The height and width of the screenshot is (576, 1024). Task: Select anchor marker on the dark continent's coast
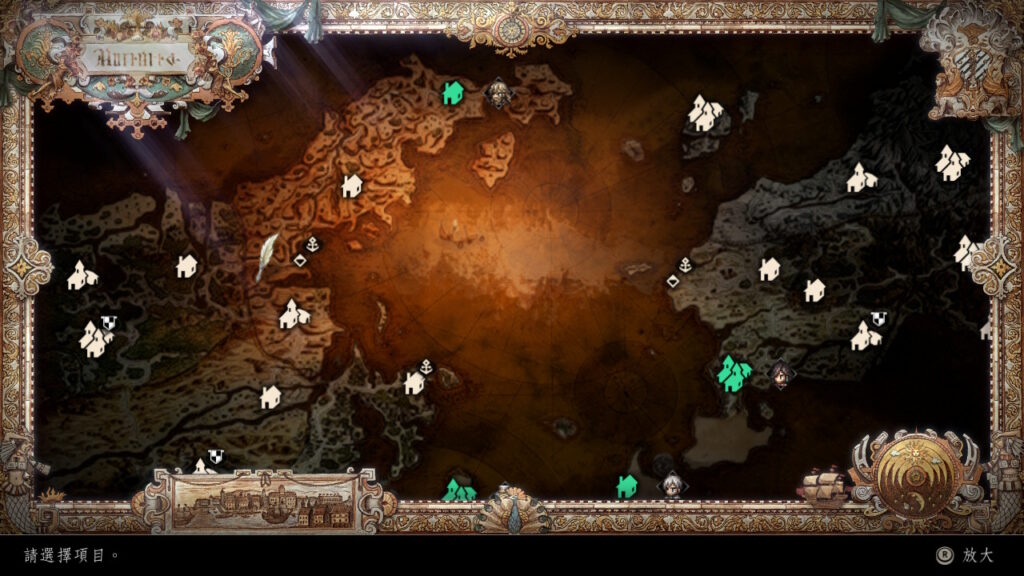[x=685, y=265]
